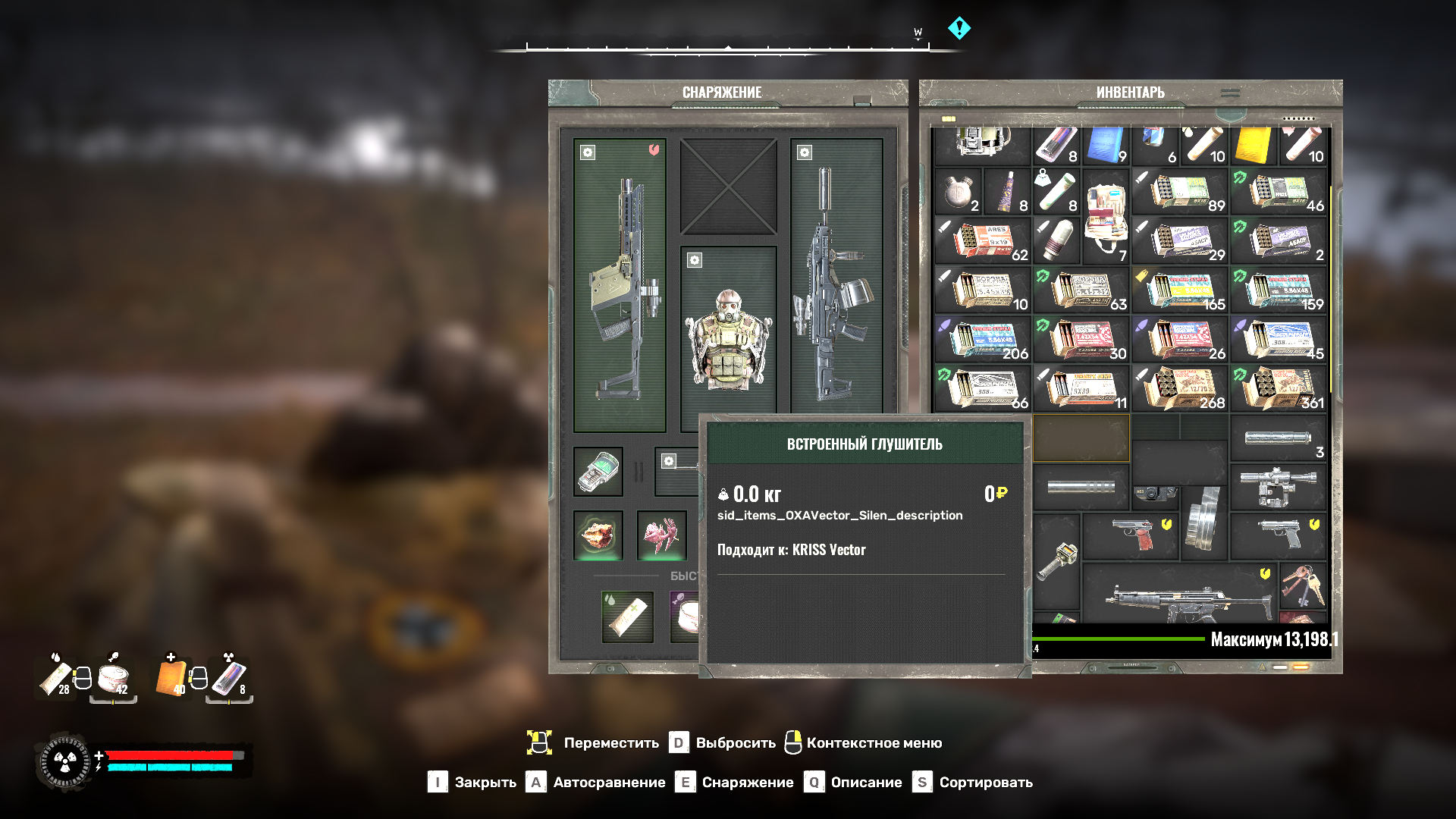Viewport: 1456px width, 819px height.
Task: Choose the pink coral artifact slot
Action: [x=661, y=535]
